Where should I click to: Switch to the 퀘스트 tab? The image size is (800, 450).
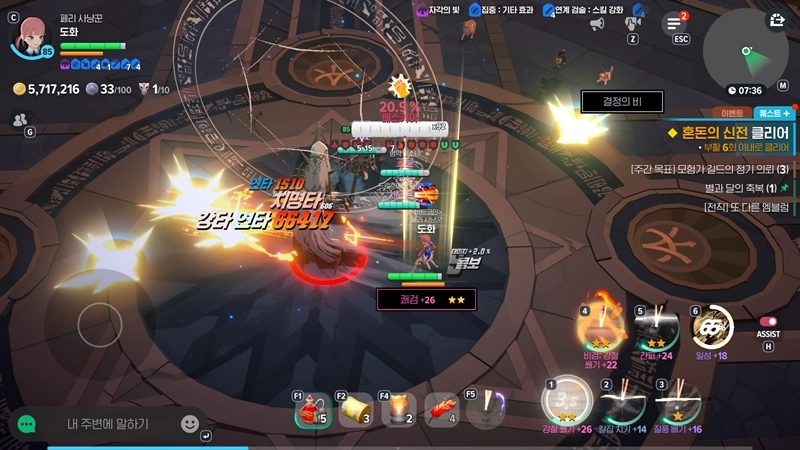coord(773,114)
